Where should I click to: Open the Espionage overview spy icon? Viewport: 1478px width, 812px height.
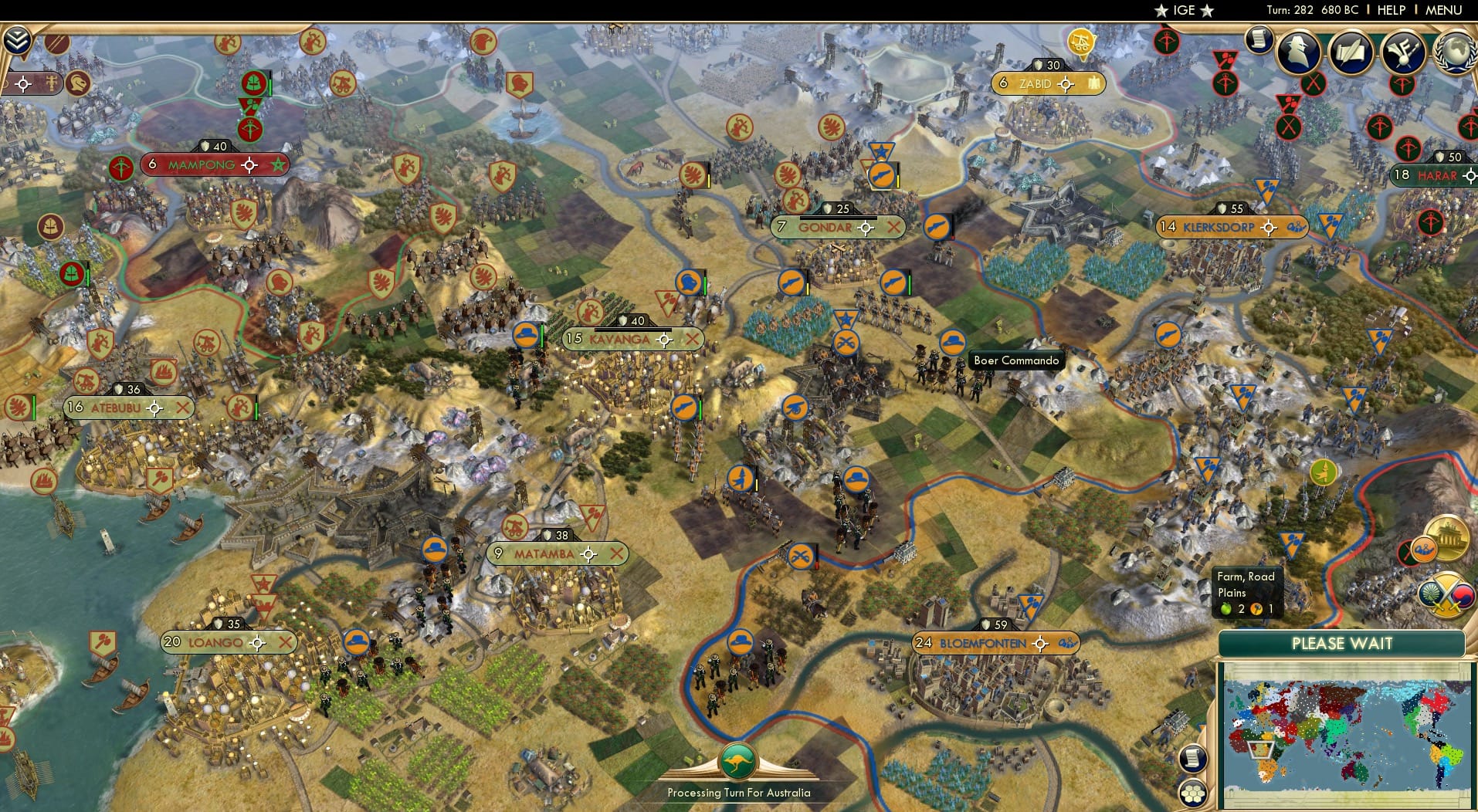(1300, 52)
